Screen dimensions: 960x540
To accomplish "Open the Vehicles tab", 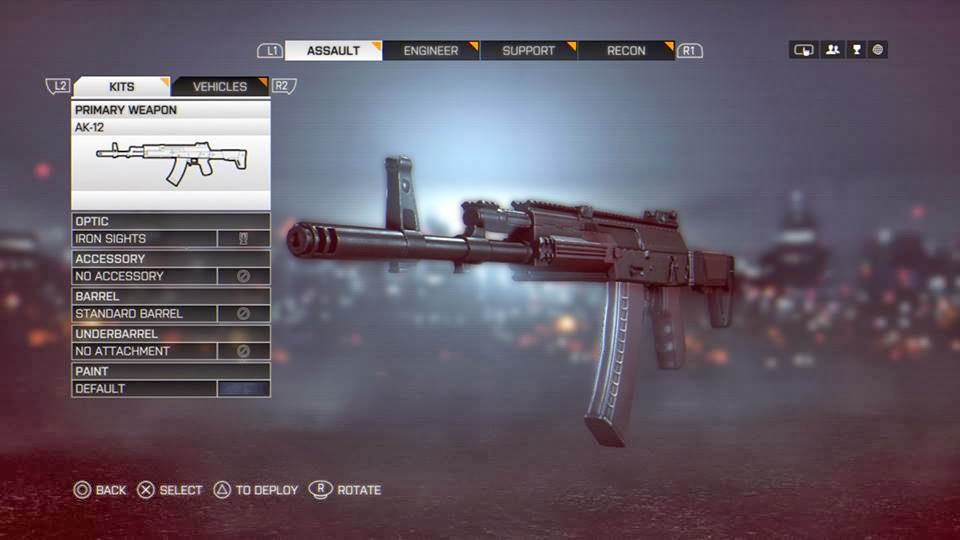I will 219,87.
